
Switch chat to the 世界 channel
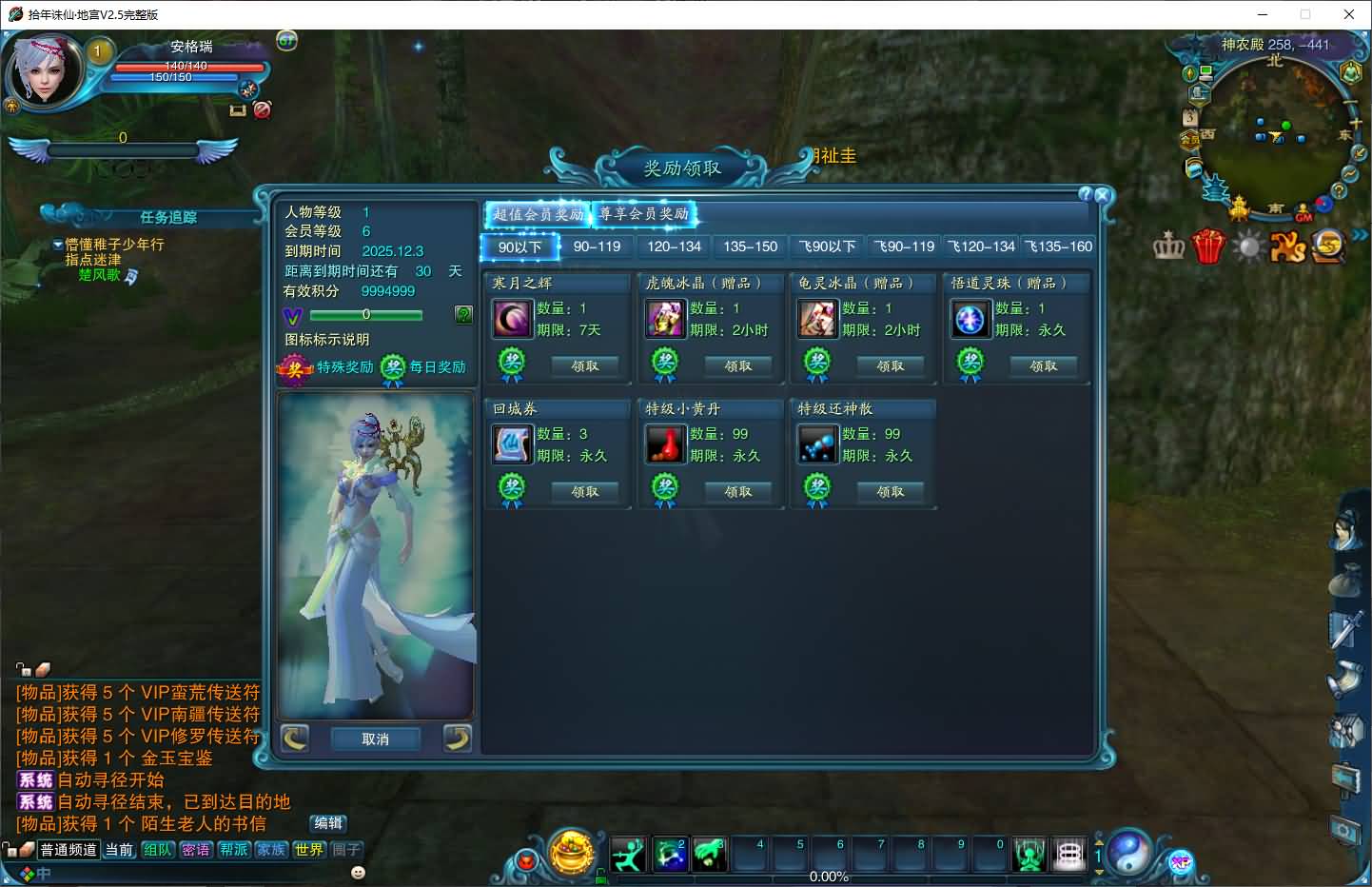pyautogui.click(x=308, y=850)
